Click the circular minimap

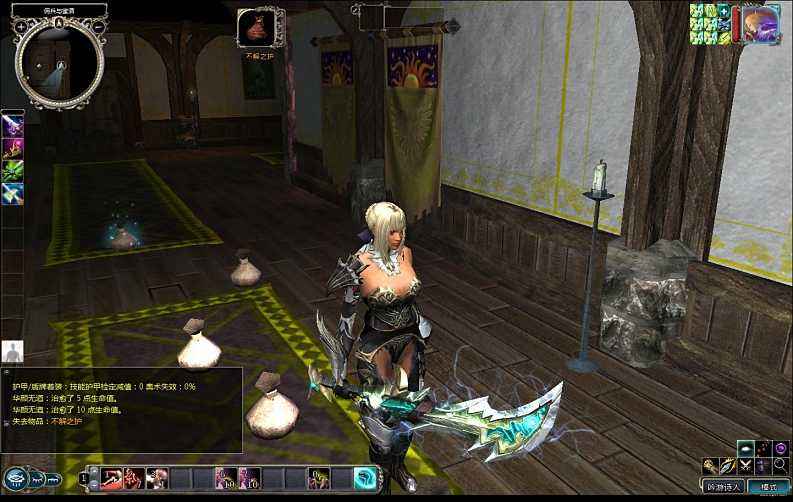(59, 62)
